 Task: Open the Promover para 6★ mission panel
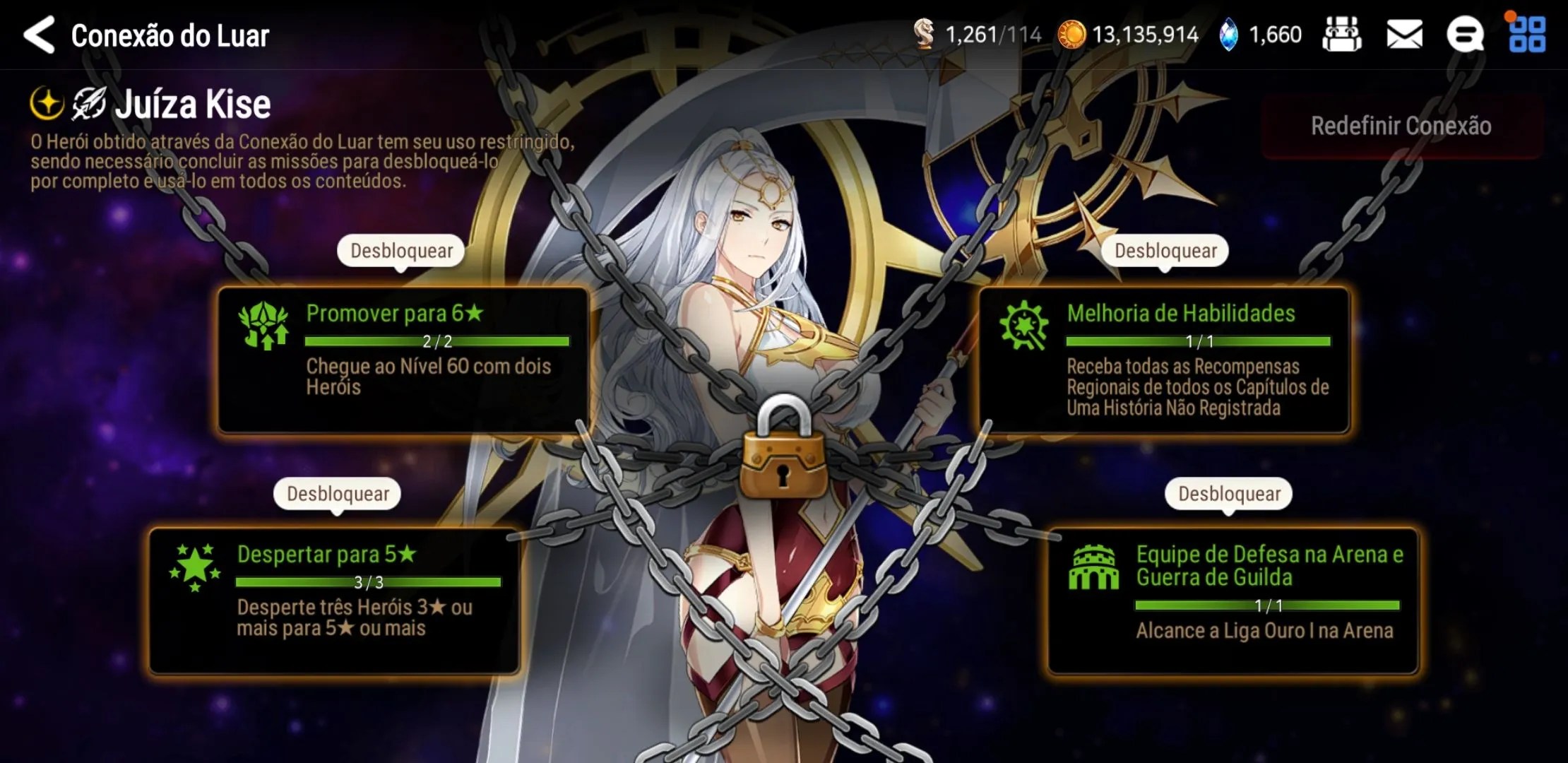[x=403, y=360]
